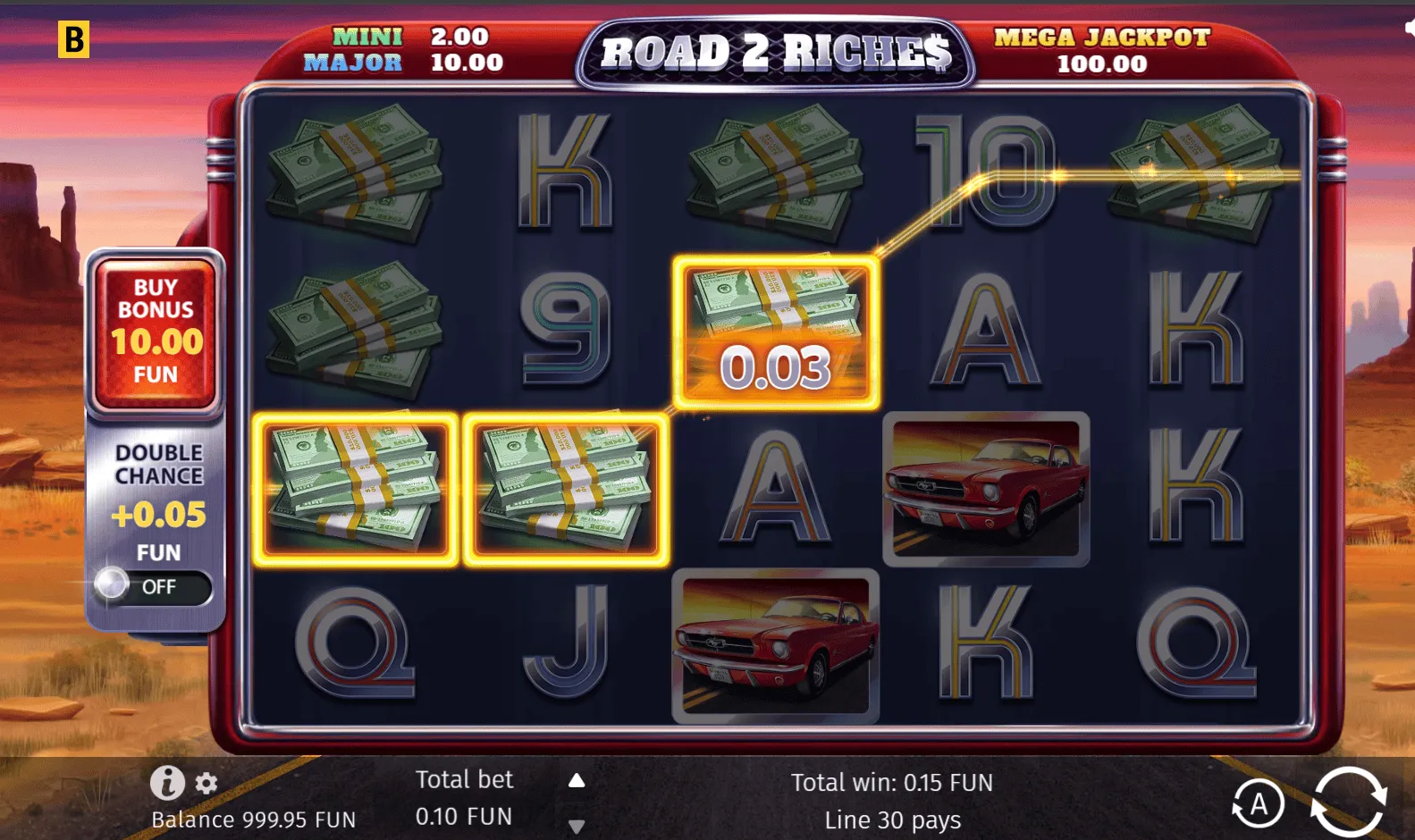The image size is (1415, 840).
Task: Click the yellow B logo
Action: [x=73, y=39]
